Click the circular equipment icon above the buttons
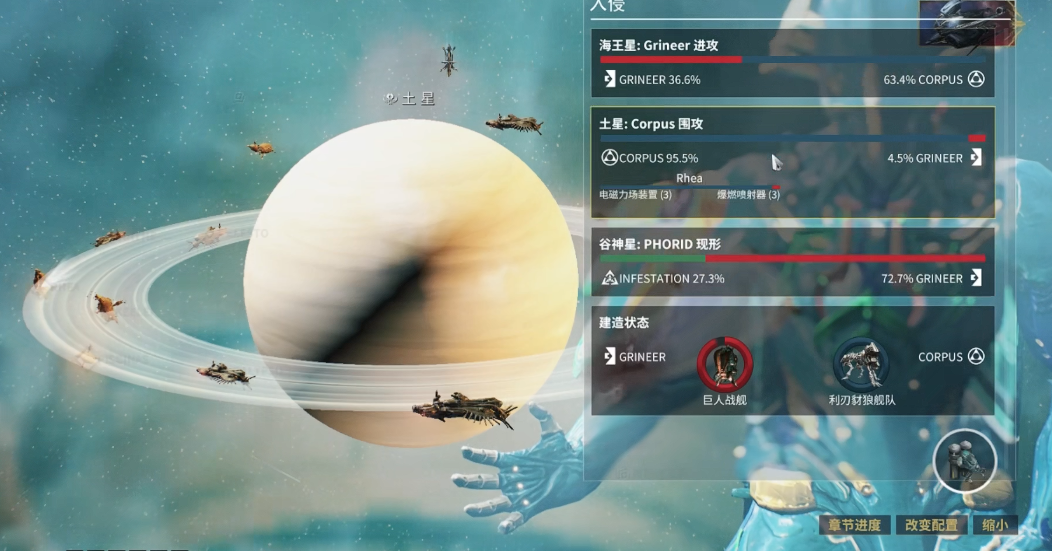The width and height of the screenshot is (1052, 551). click(x=965, y=461)
